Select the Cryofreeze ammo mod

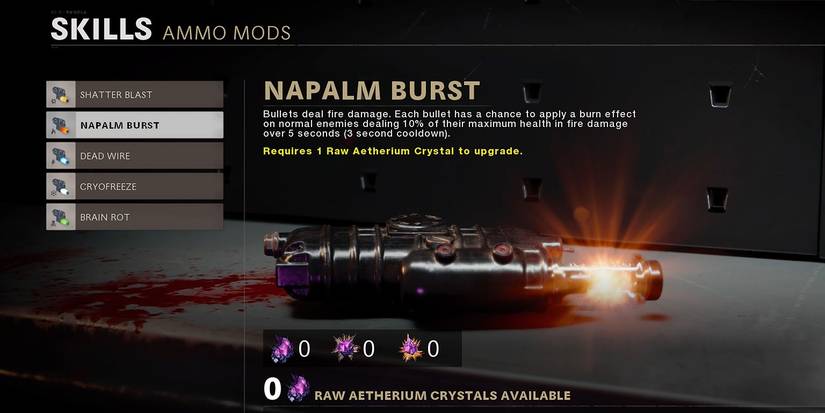pyautogui.click(x=134, y=186)
